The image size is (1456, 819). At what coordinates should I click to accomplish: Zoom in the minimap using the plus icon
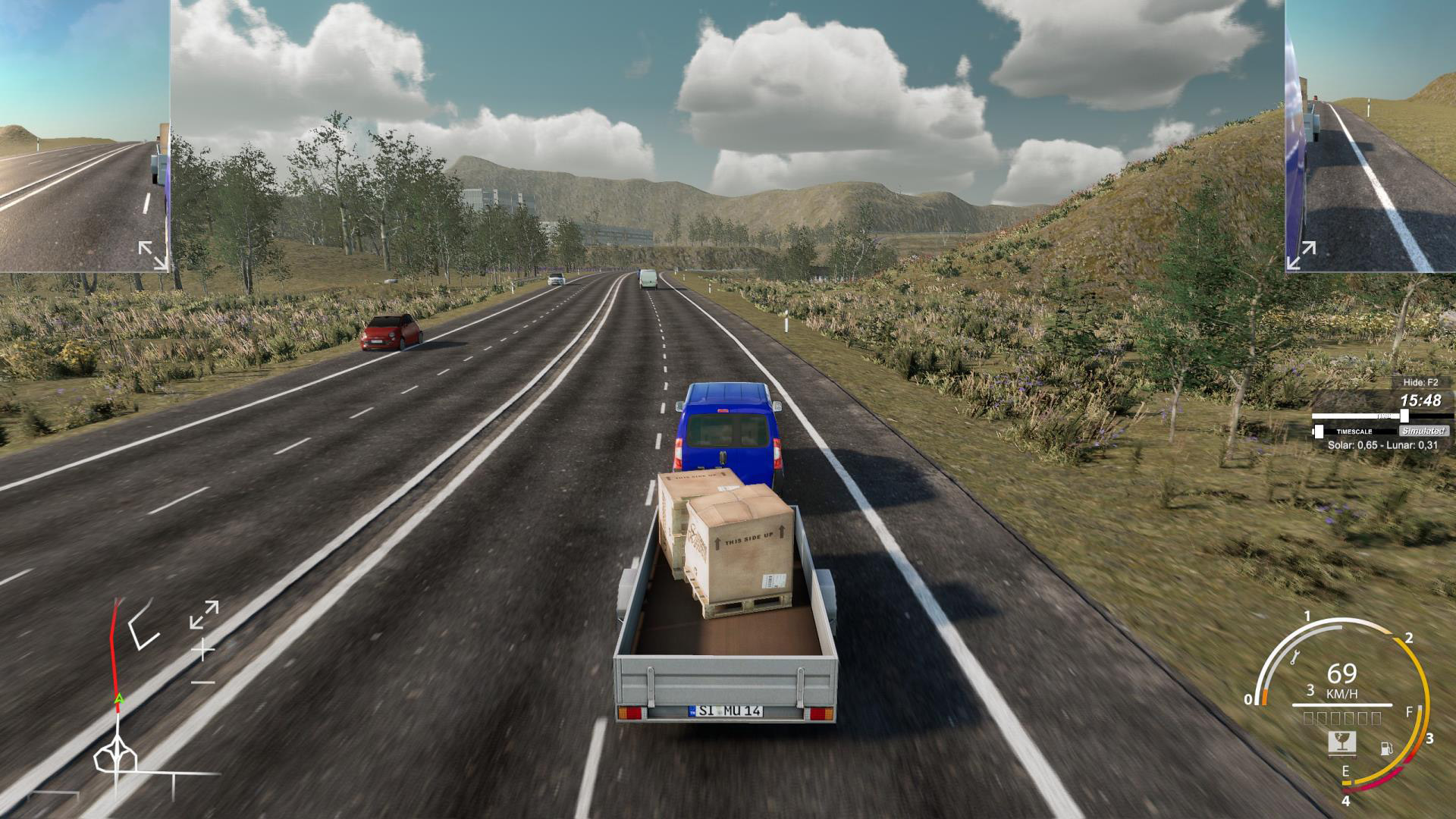pos(203,650)
